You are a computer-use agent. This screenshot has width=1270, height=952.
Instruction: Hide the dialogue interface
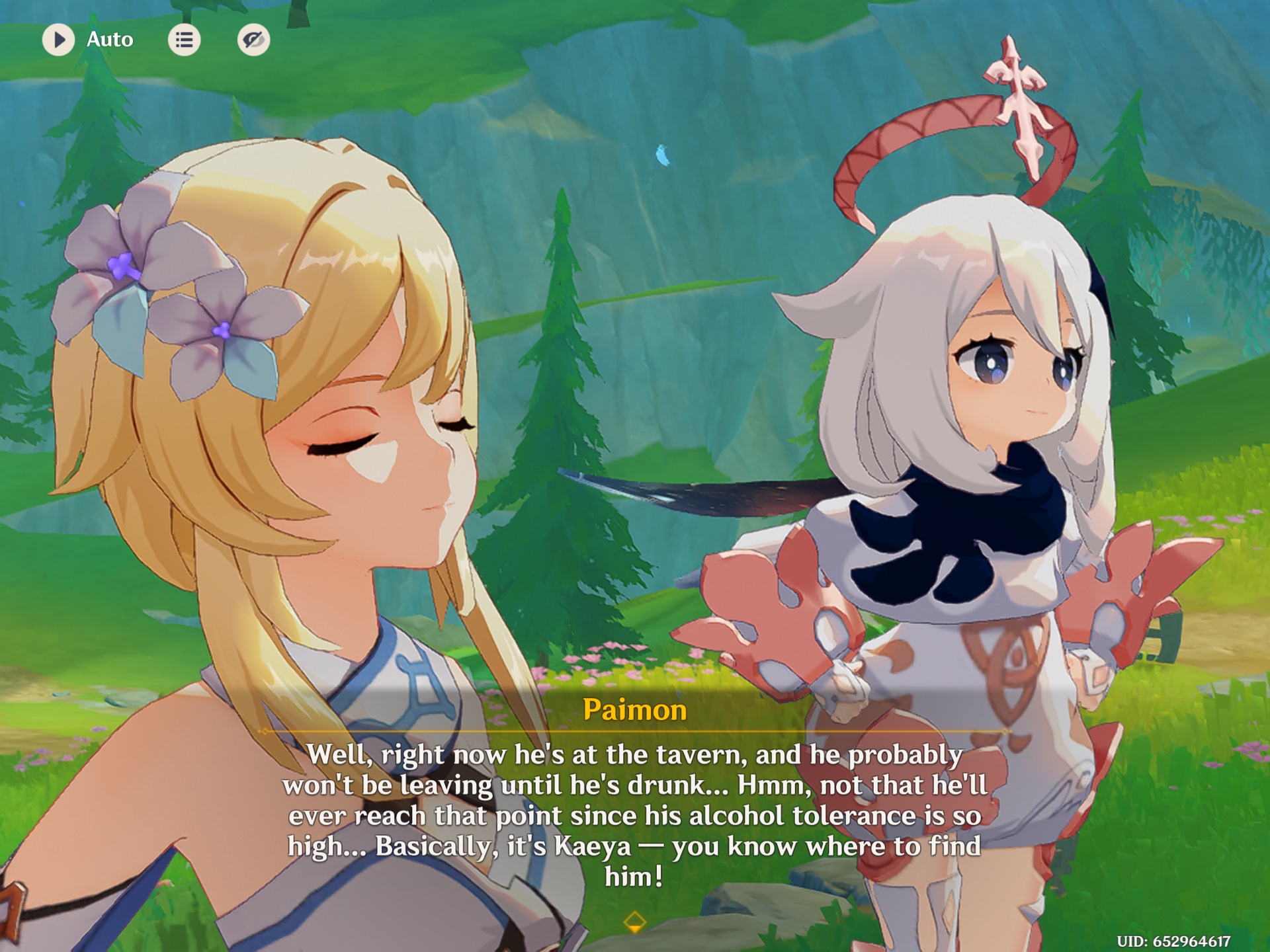[253, 40]
